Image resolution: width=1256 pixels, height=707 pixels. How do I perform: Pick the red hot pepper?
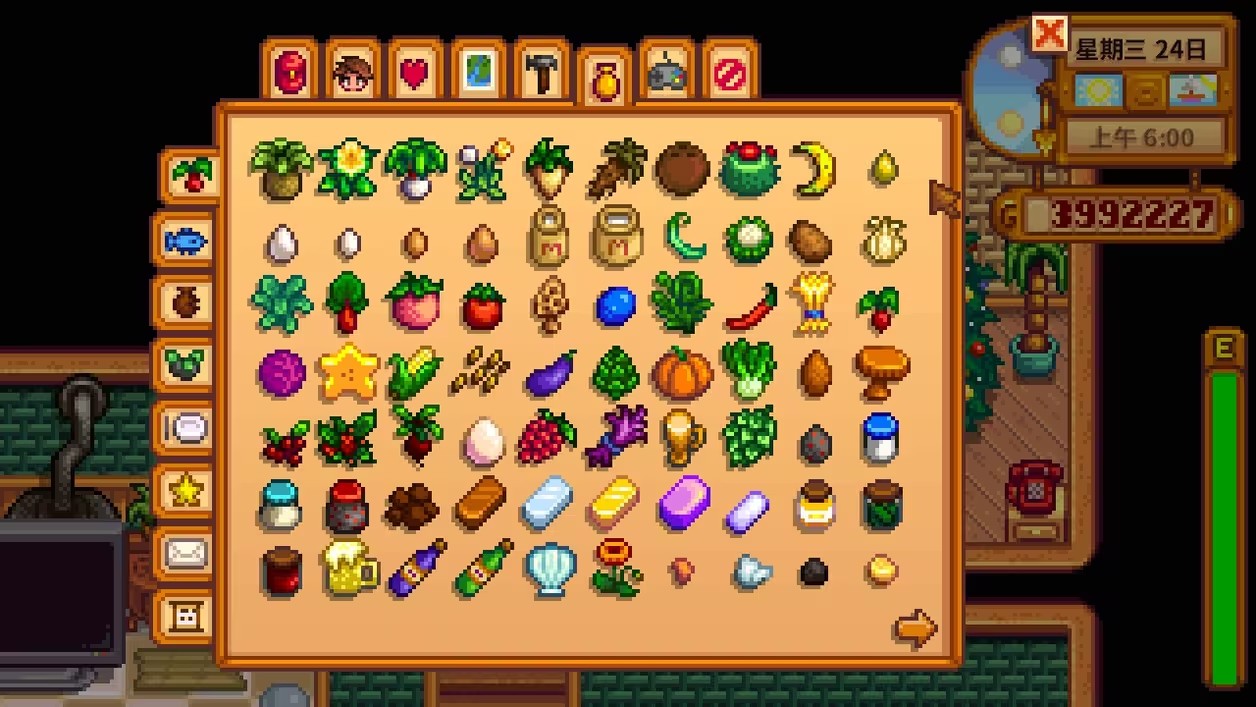click(750, 307)
